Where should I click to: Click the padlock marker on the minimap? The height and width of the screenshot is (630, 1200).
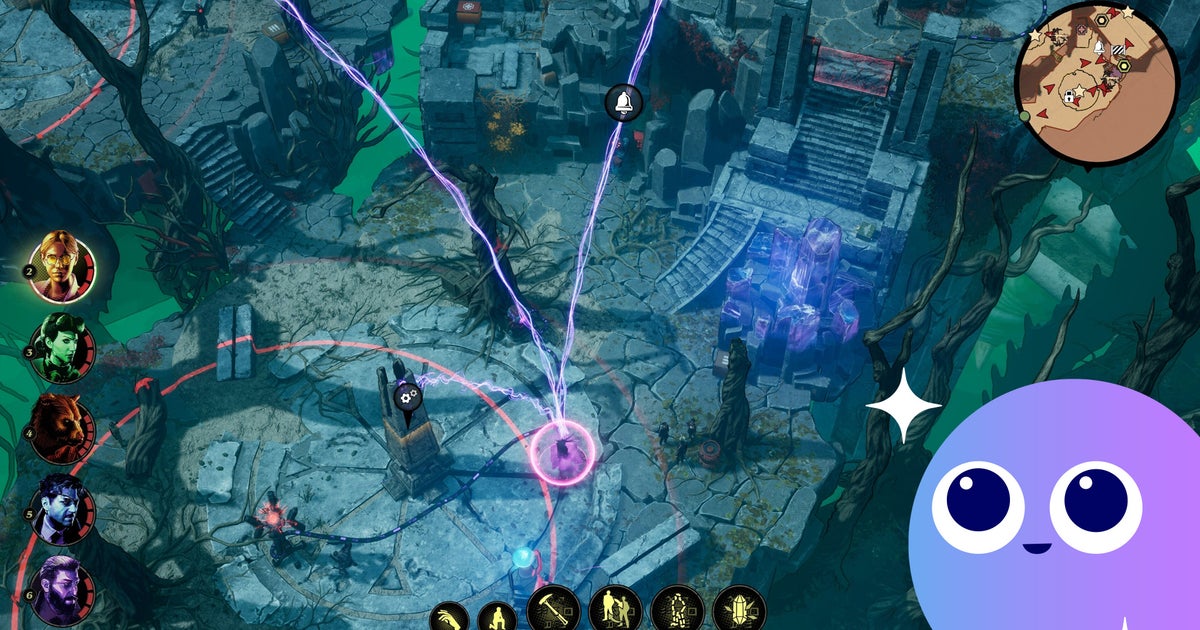click(x=1069, y=97)
